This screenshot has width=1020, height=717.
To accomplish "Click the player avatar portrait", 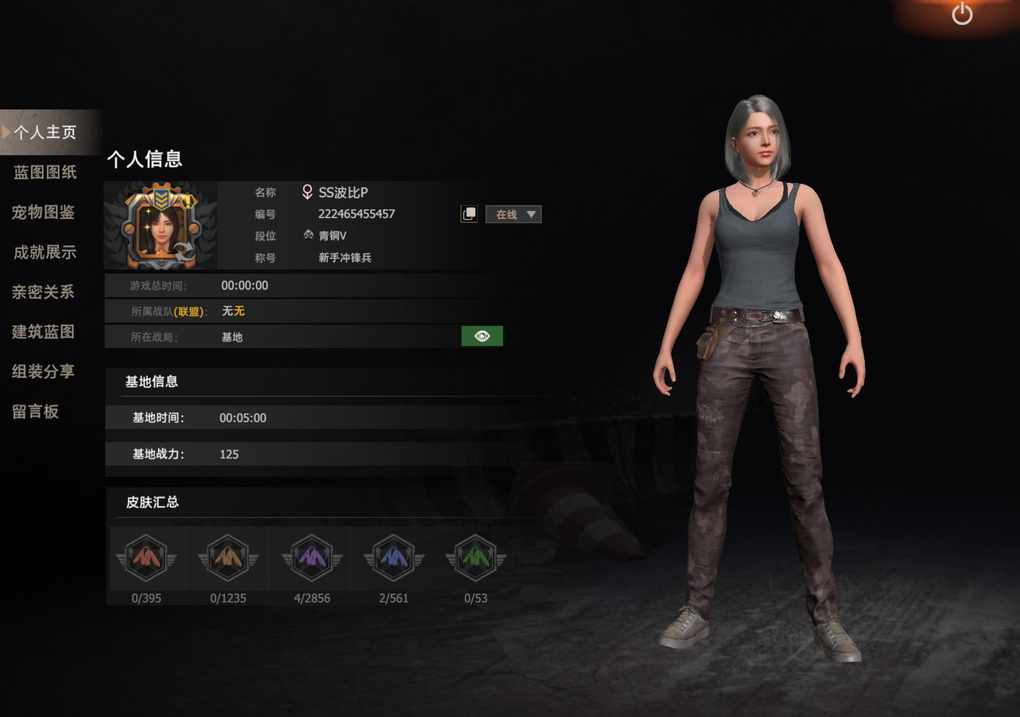I will 161,227.
